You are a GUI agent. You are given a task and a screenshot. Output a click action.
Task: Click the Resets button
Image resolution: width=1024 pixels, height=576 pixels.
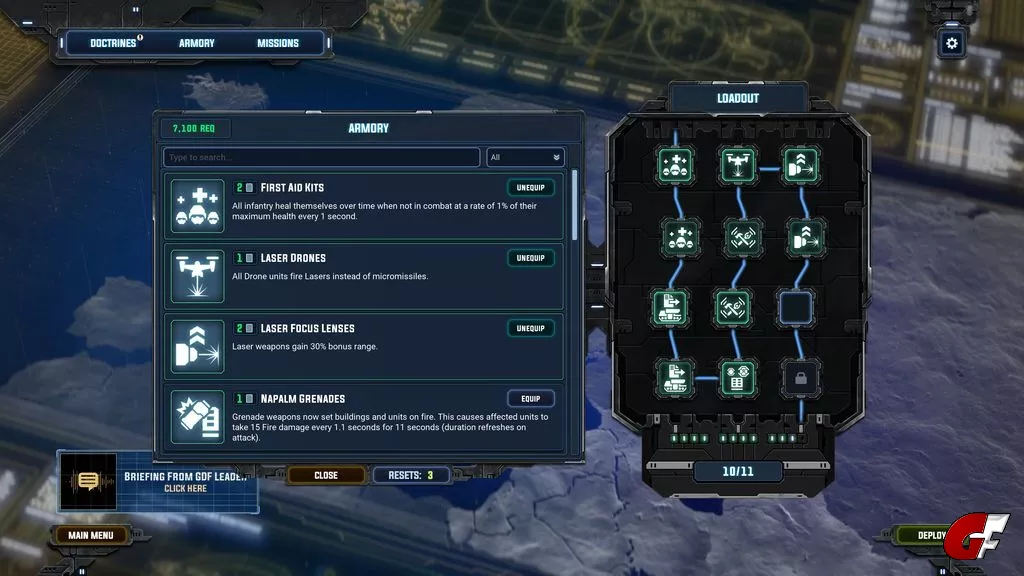[411, 475]
